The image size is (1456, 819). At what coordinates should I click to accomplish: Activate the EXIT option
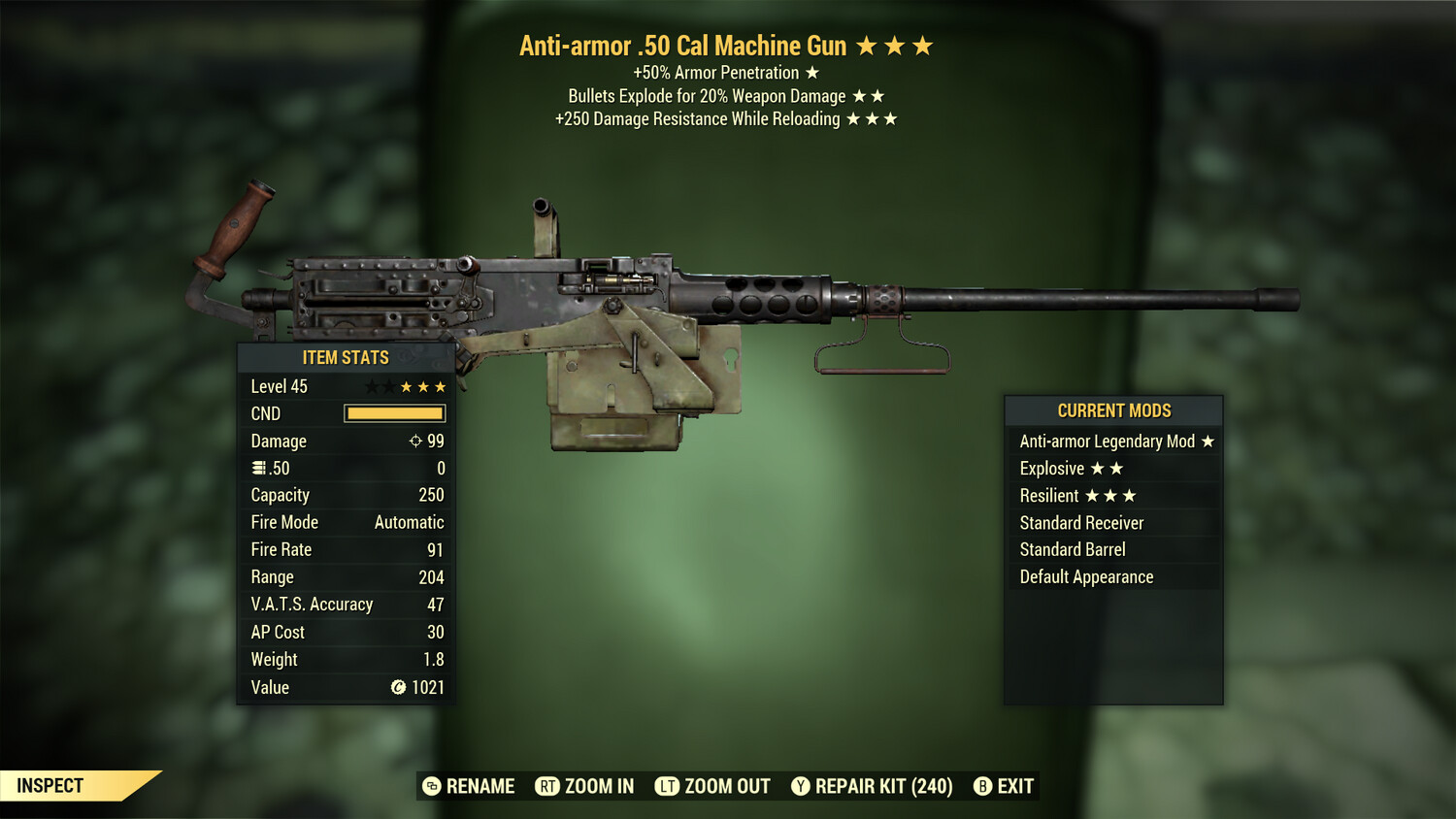(x=1012, y=786)
